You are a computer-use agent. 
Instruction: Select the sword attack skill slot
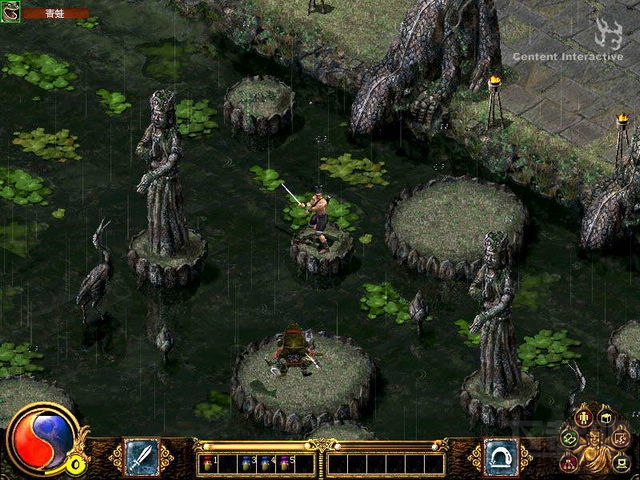tap(141, 456)
